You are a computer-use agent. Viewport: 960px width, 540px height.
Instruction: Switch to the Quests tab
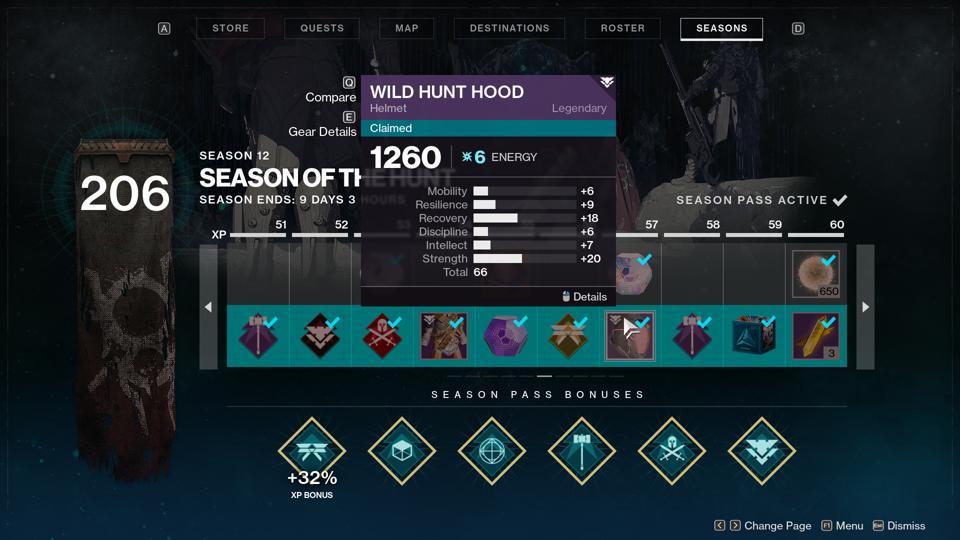322,28
